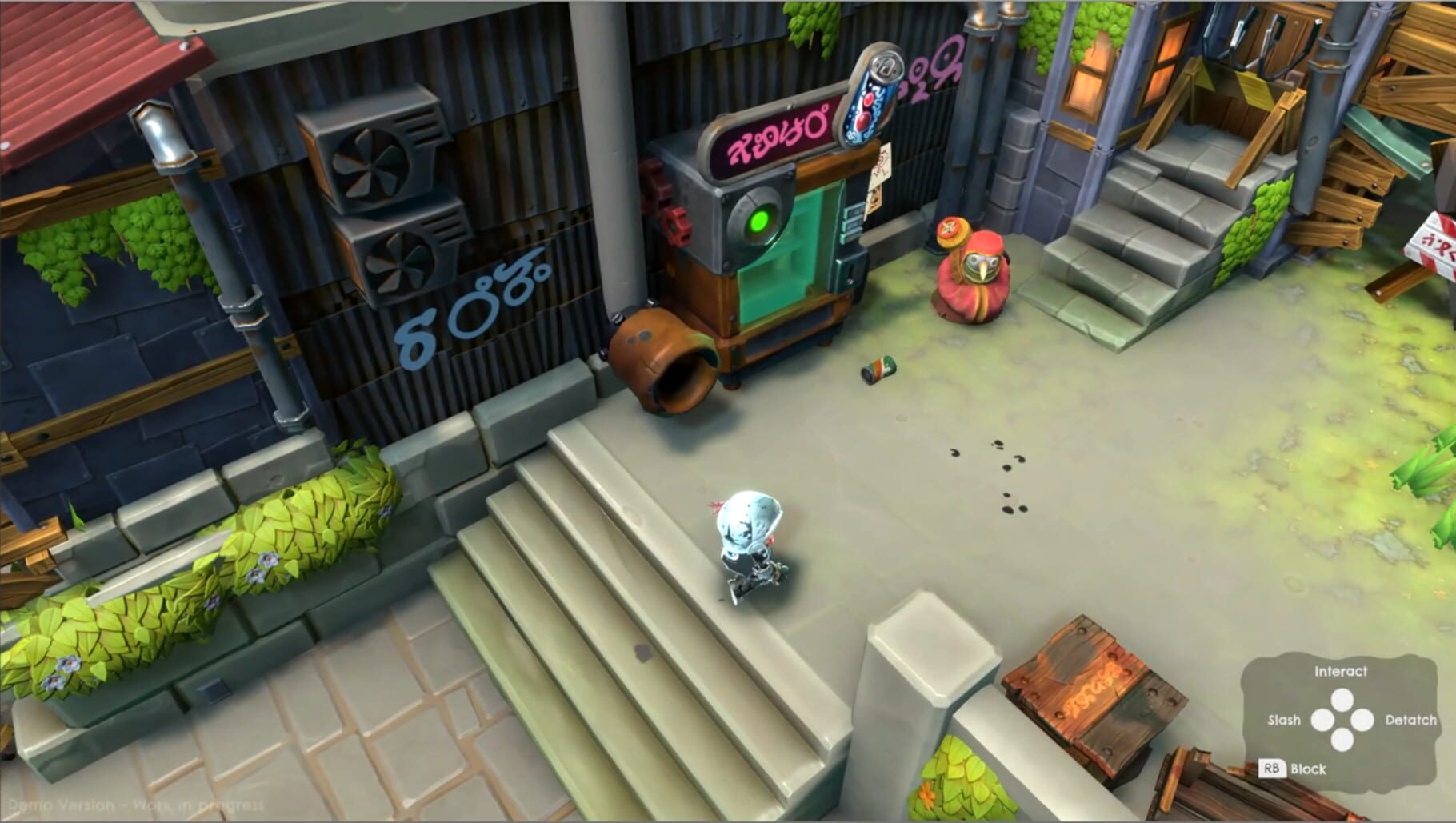The width and height of the screenshot is (1456, 823).
Task: Toggle the left Slash button on the d-pad
Action: click(1322, 720)
